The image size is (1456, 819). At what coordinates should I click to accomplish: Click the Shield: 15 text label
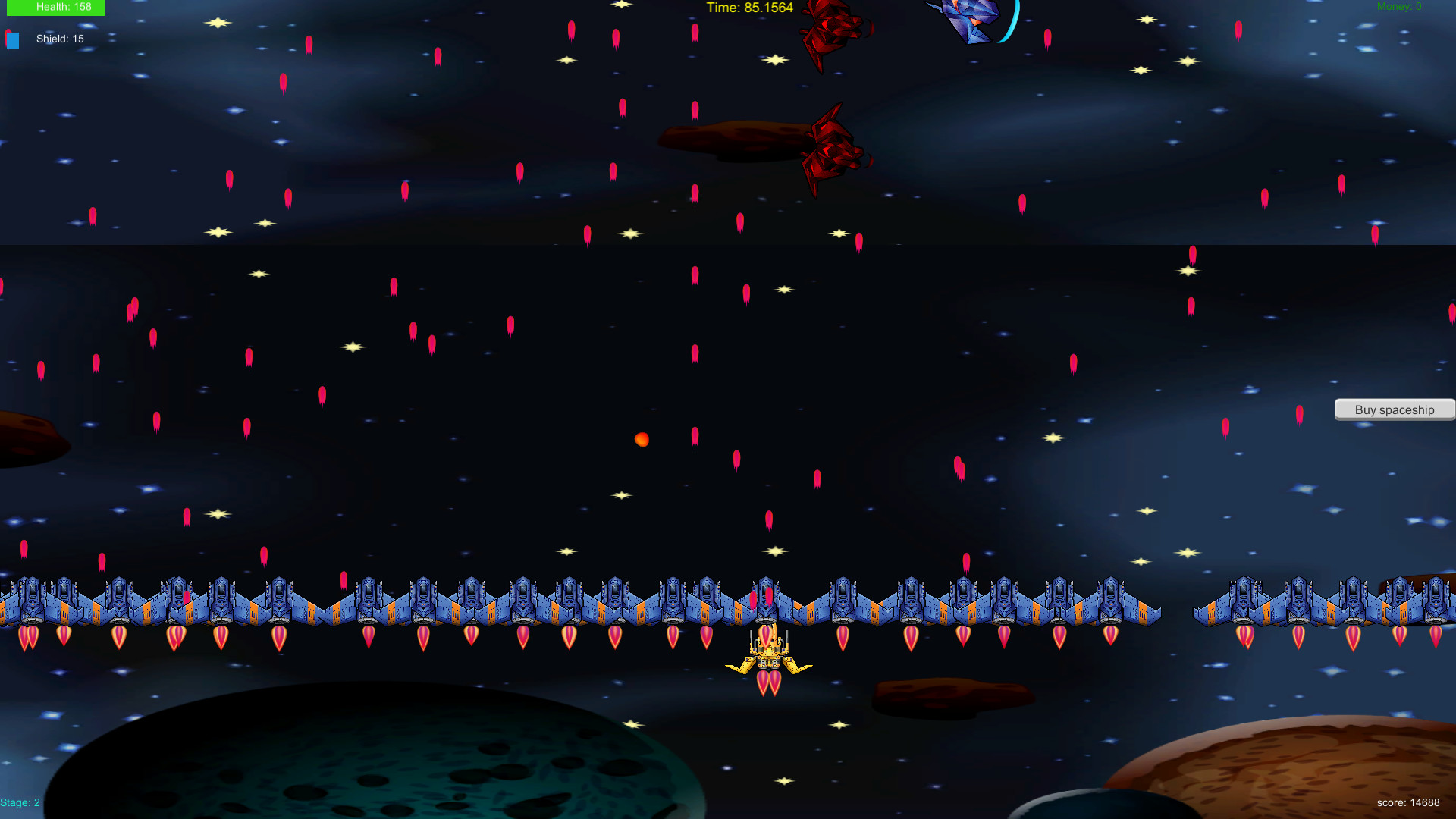(x=60, y=39)
